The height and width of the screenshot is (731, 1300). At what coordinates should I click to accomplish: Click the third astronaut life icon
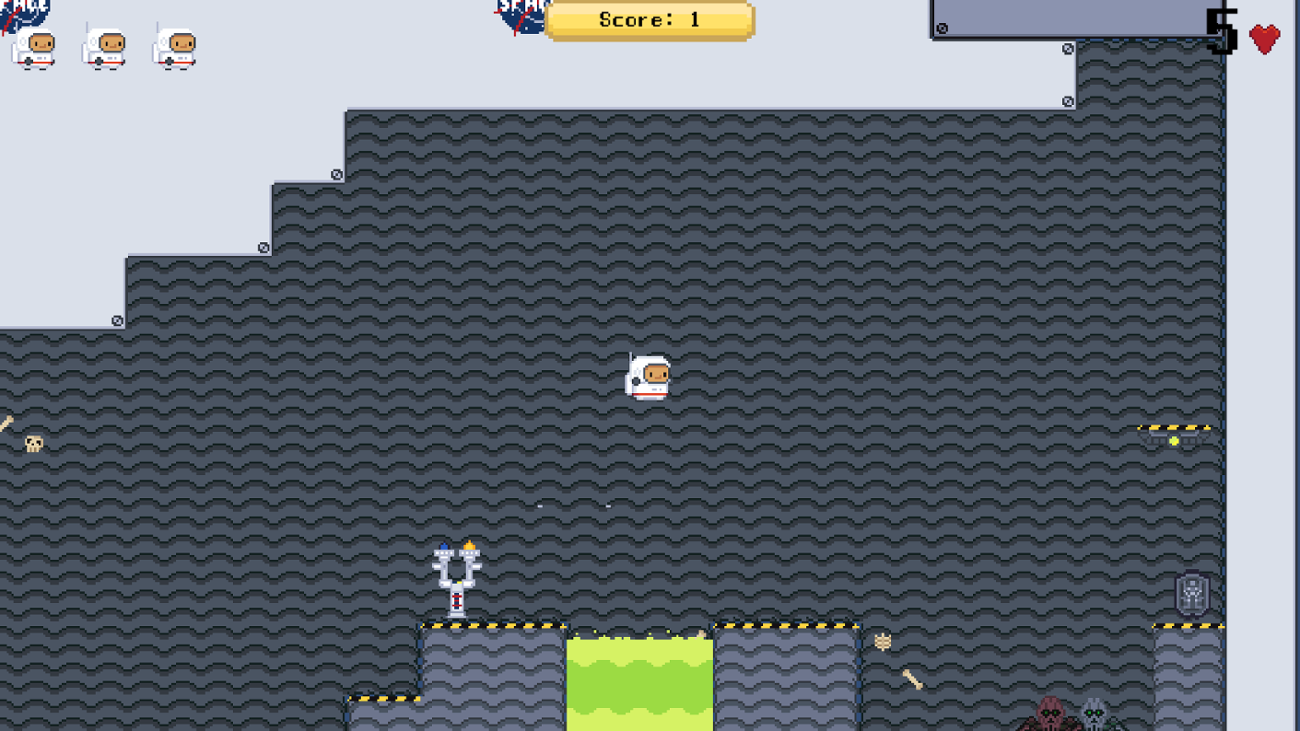tap(174, 48)
